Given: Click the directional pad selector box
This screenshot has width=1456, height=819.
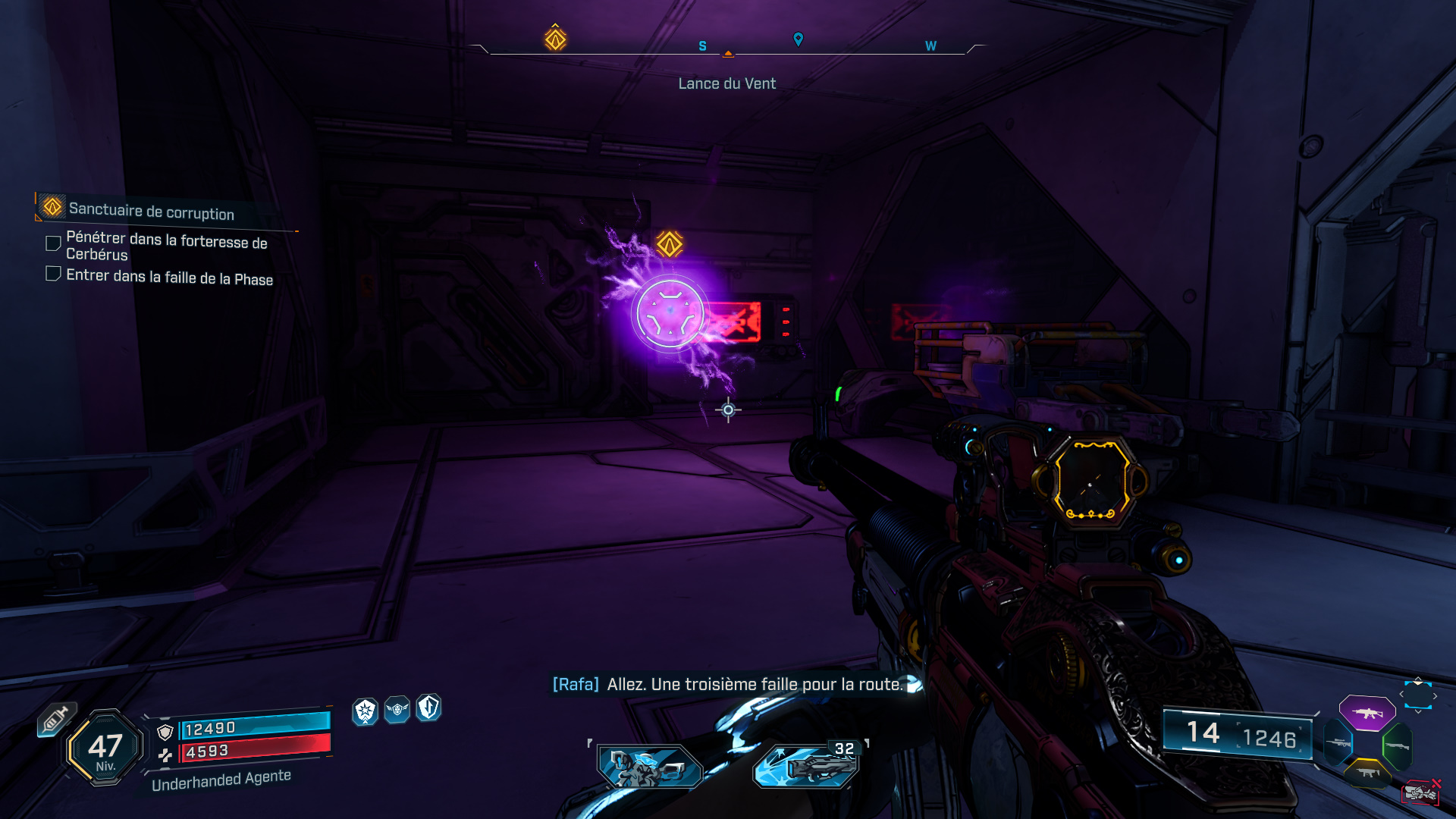Looking at the screenshot, I should coord(1417,695).
